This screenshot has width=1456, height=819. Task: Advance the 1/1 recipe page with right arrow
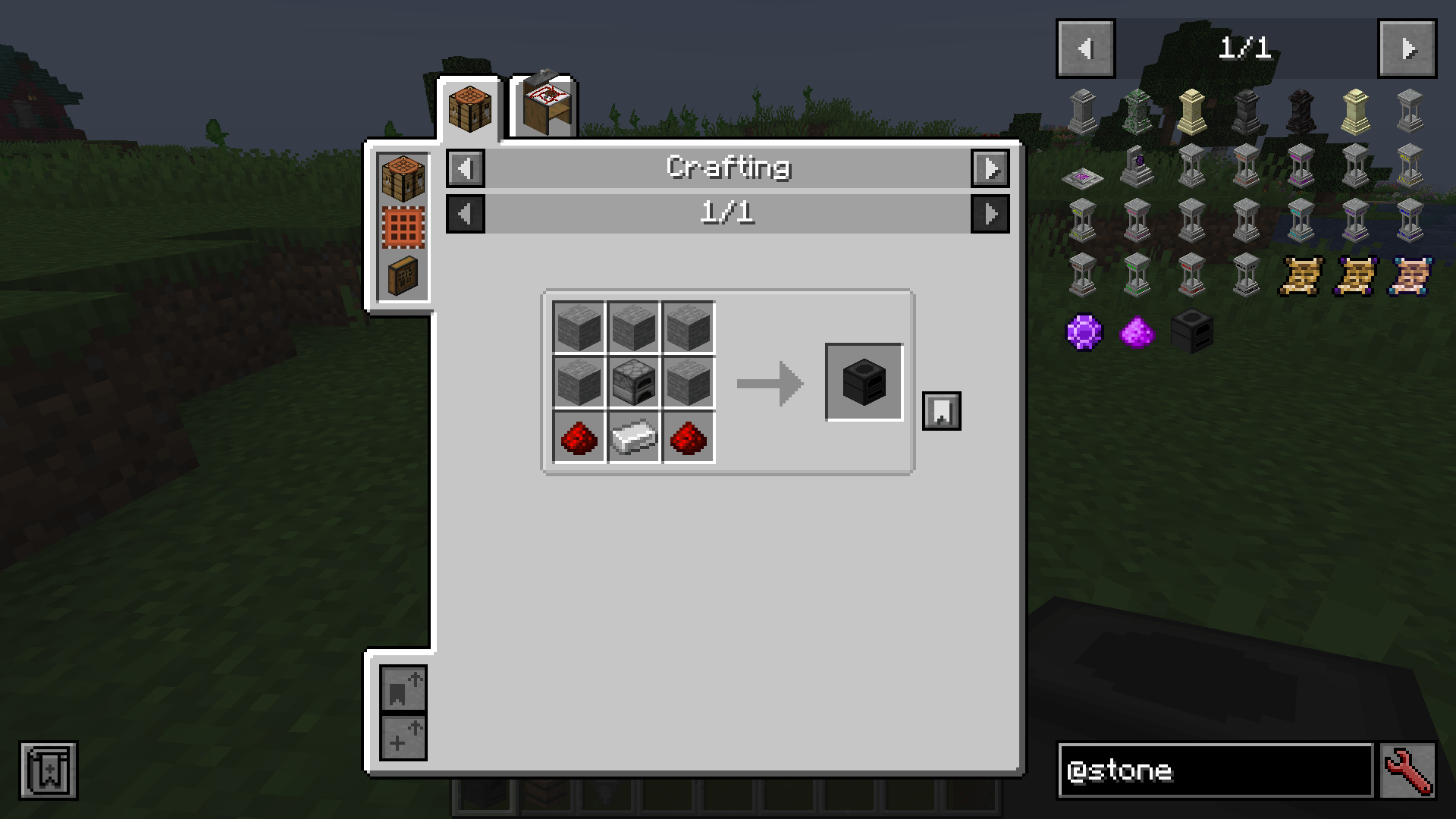click(990, 214)
